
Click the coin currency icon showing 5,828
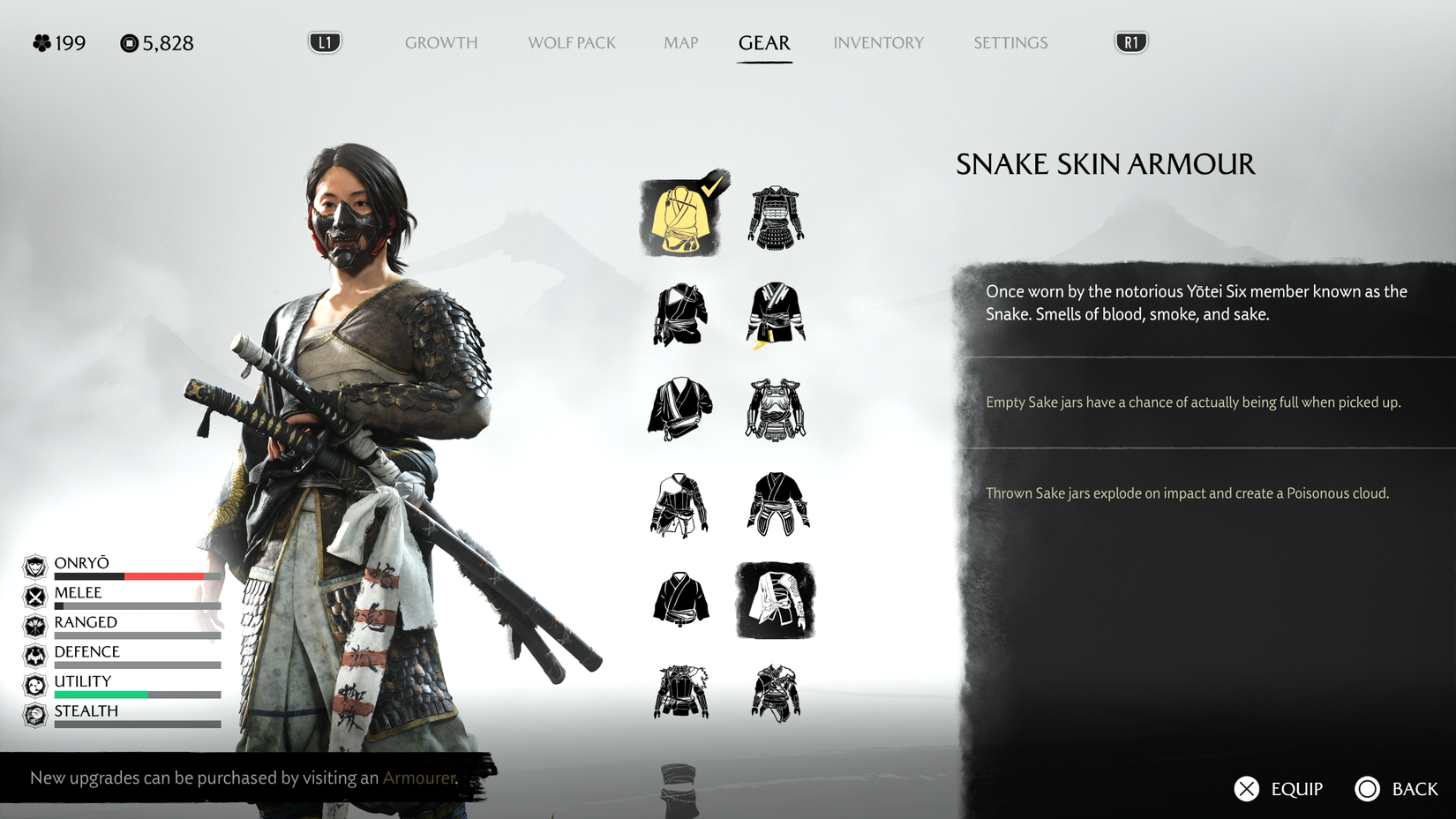pyautogui.click(x=128, y=42)
